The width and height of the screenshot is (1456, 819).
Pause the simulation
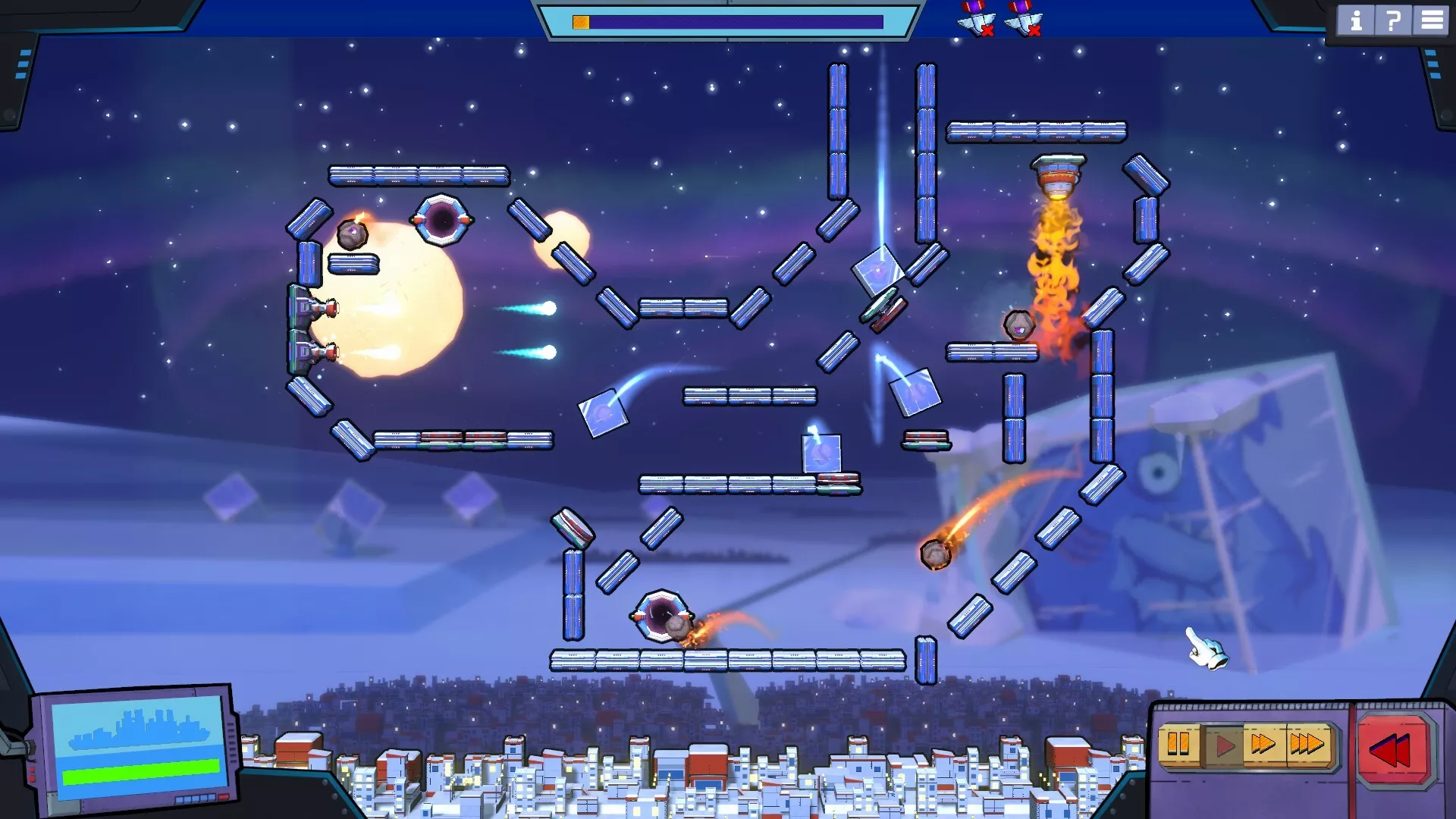pos(1178,745)
